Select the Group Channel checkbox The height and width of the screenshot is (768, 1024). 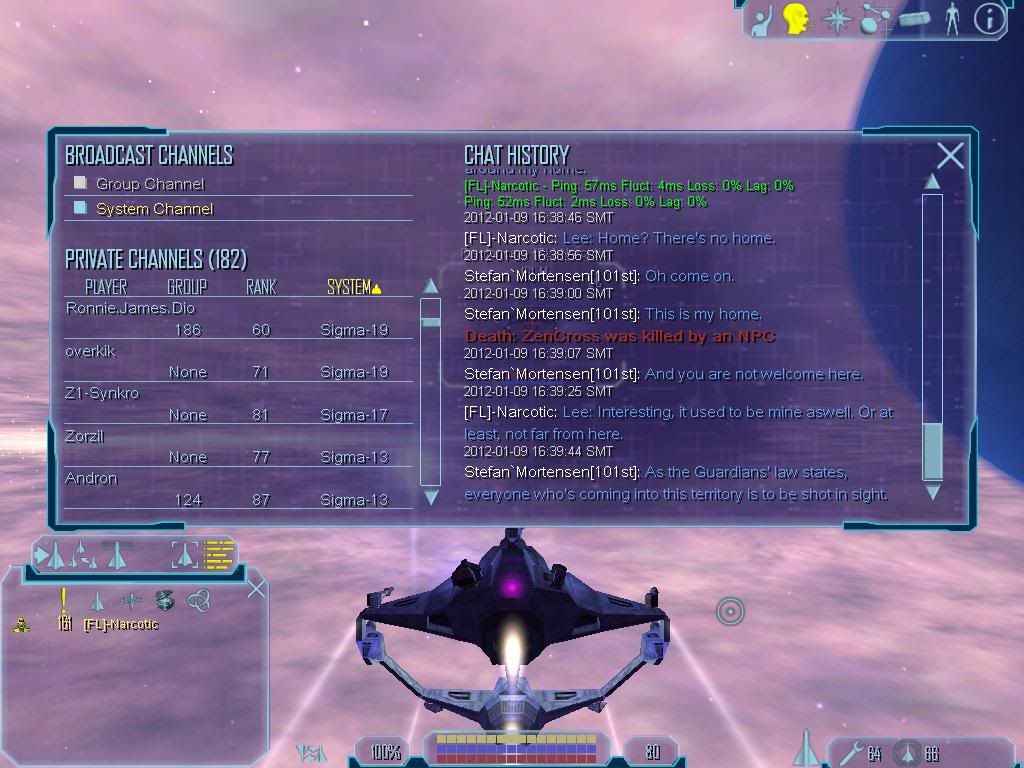(x=81, y=184)
